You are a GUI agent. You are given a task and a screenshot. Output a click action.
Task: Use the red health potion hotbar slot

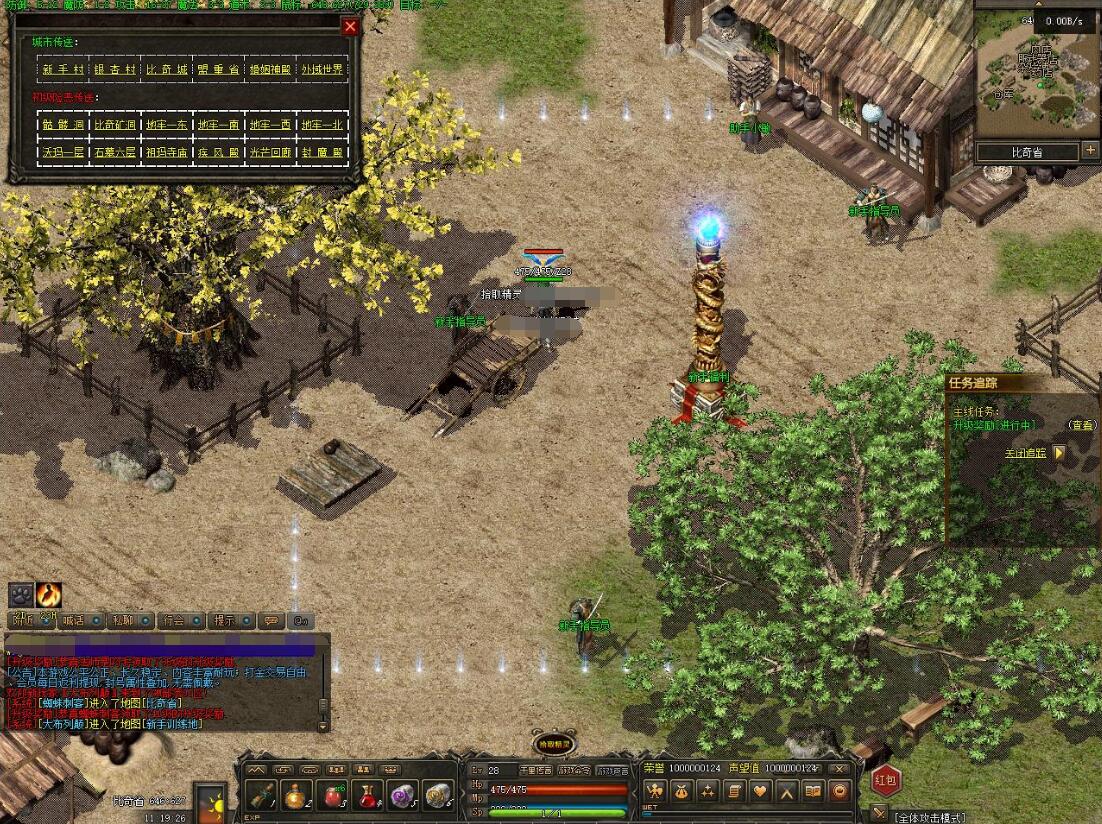332,796
